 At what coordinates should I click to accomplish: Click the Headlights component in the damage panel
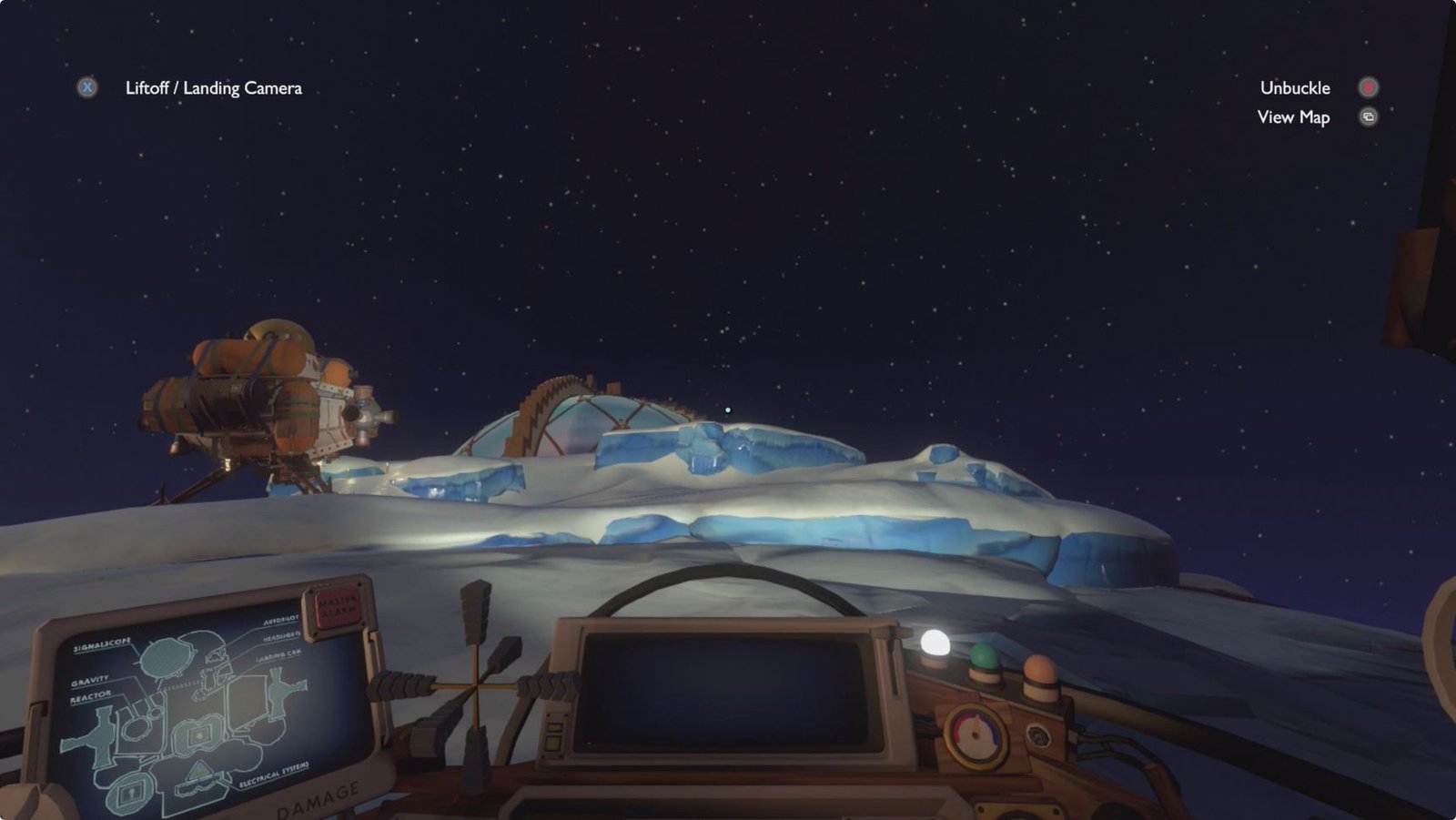pyautogui.click(x=280, y=637)
